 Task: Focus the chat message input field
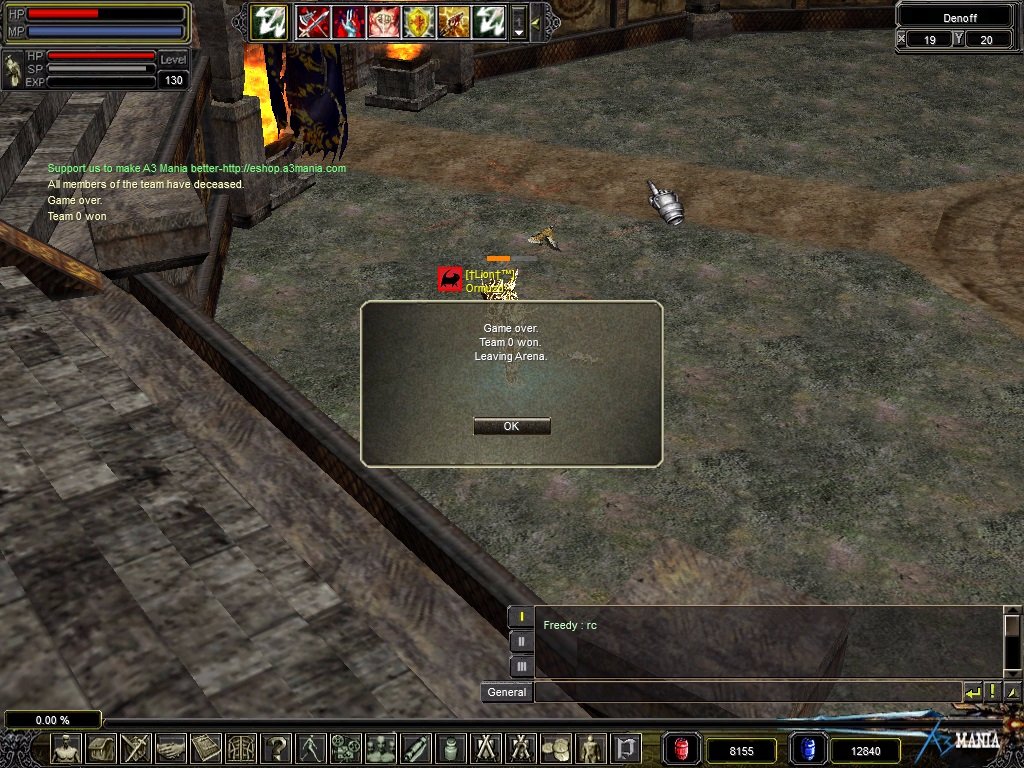tap(747, 692)
